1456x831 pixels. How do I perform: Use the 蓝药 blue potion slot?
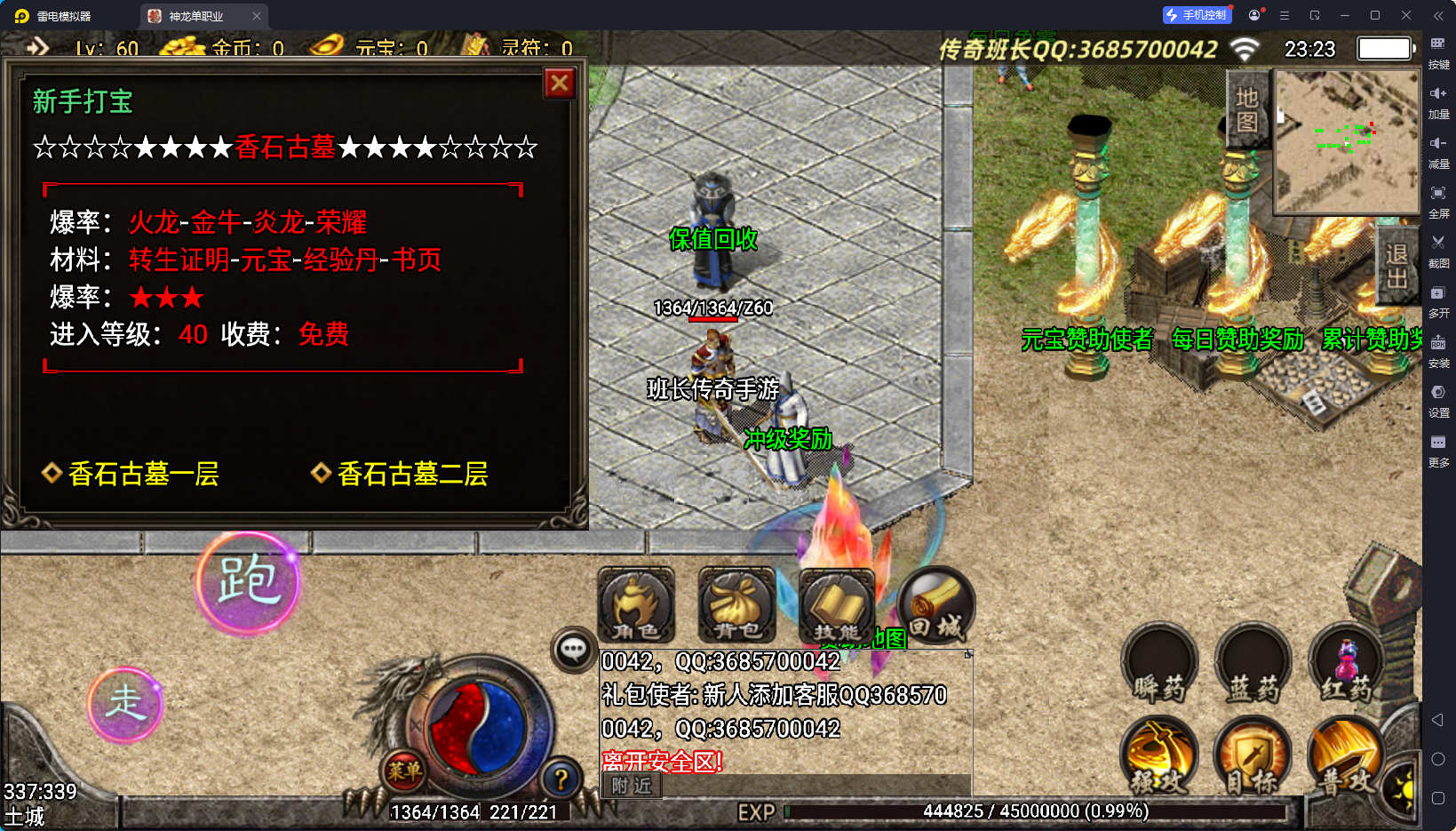tap(1253, 664)
